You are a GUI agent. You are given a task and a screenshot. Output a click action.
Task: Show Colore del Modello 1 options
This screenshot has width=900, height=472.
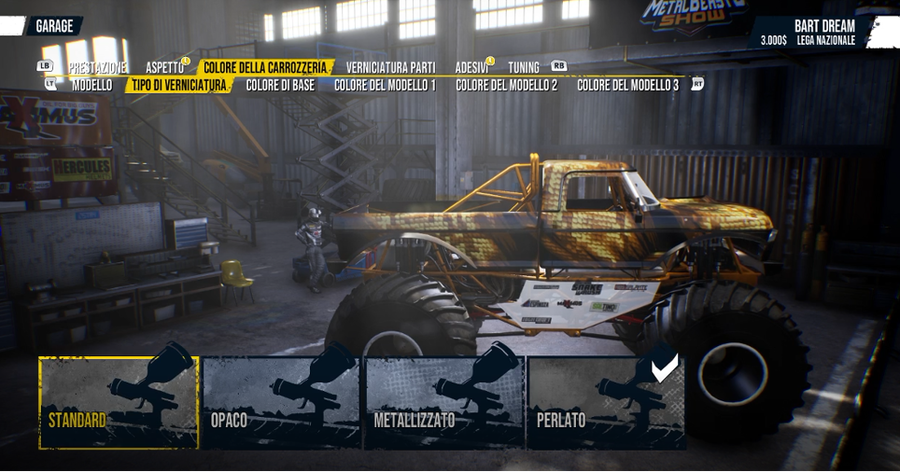pyautogui.click(x=385, y=85)
